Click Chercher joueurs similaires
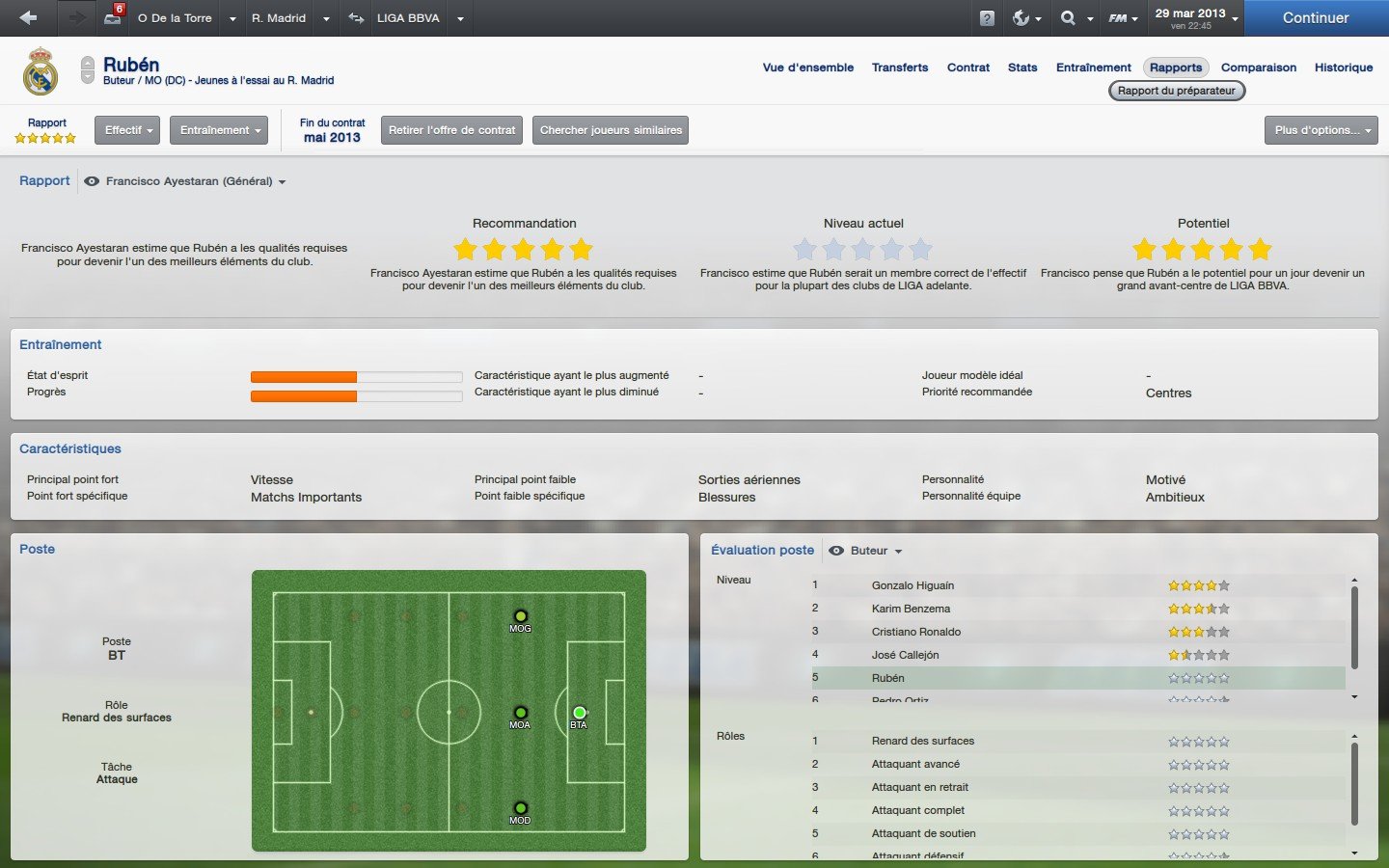This screenshot has height=868, width=1389. click(610, 129)
